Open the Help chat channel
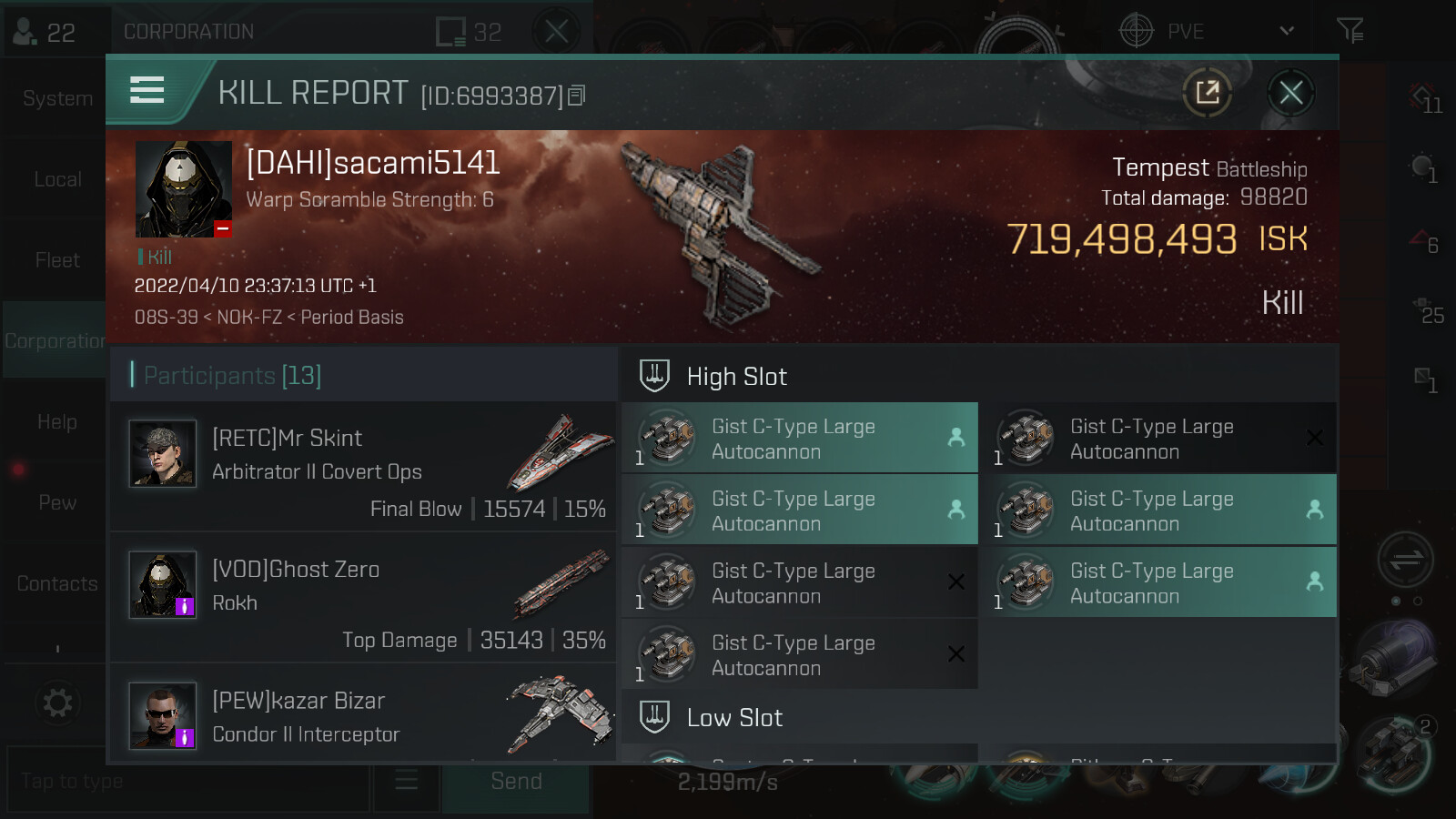 (x=56, y=422)
